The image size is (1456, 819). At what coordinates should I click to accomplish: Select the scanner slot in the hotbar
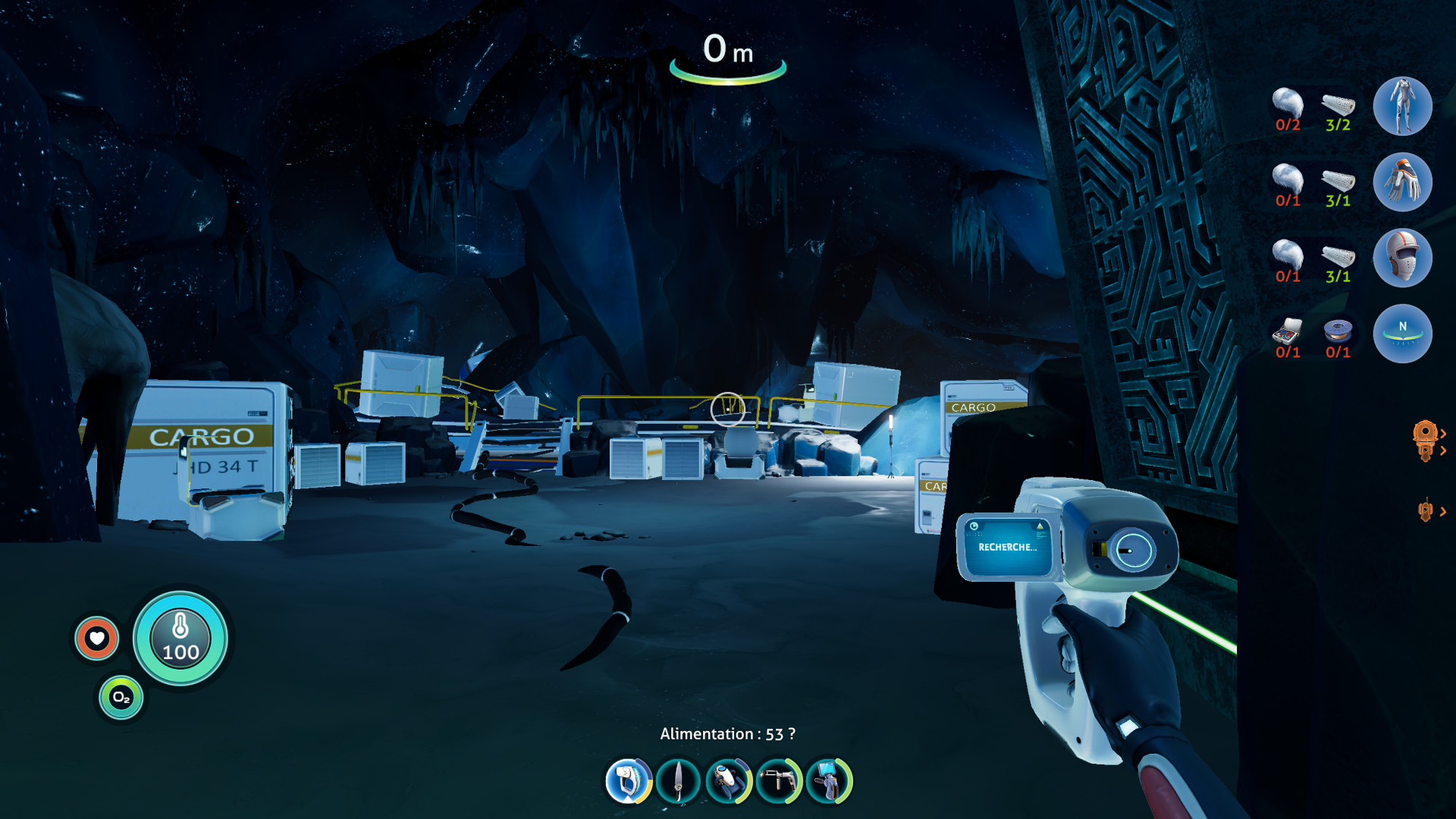(628, 780)
